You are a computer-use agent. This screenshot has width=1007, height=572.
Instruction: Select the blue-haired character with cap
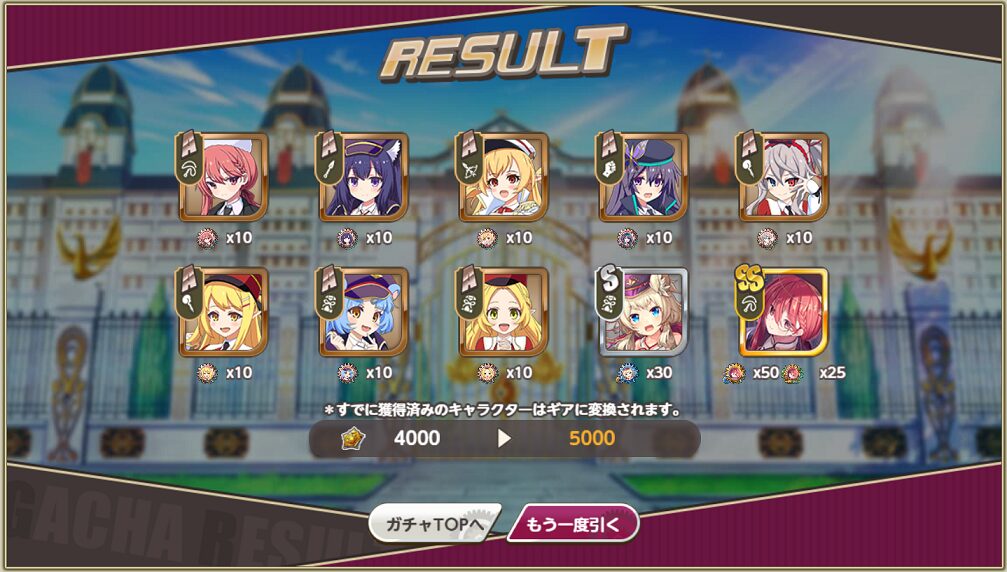[x=363, y=312]
